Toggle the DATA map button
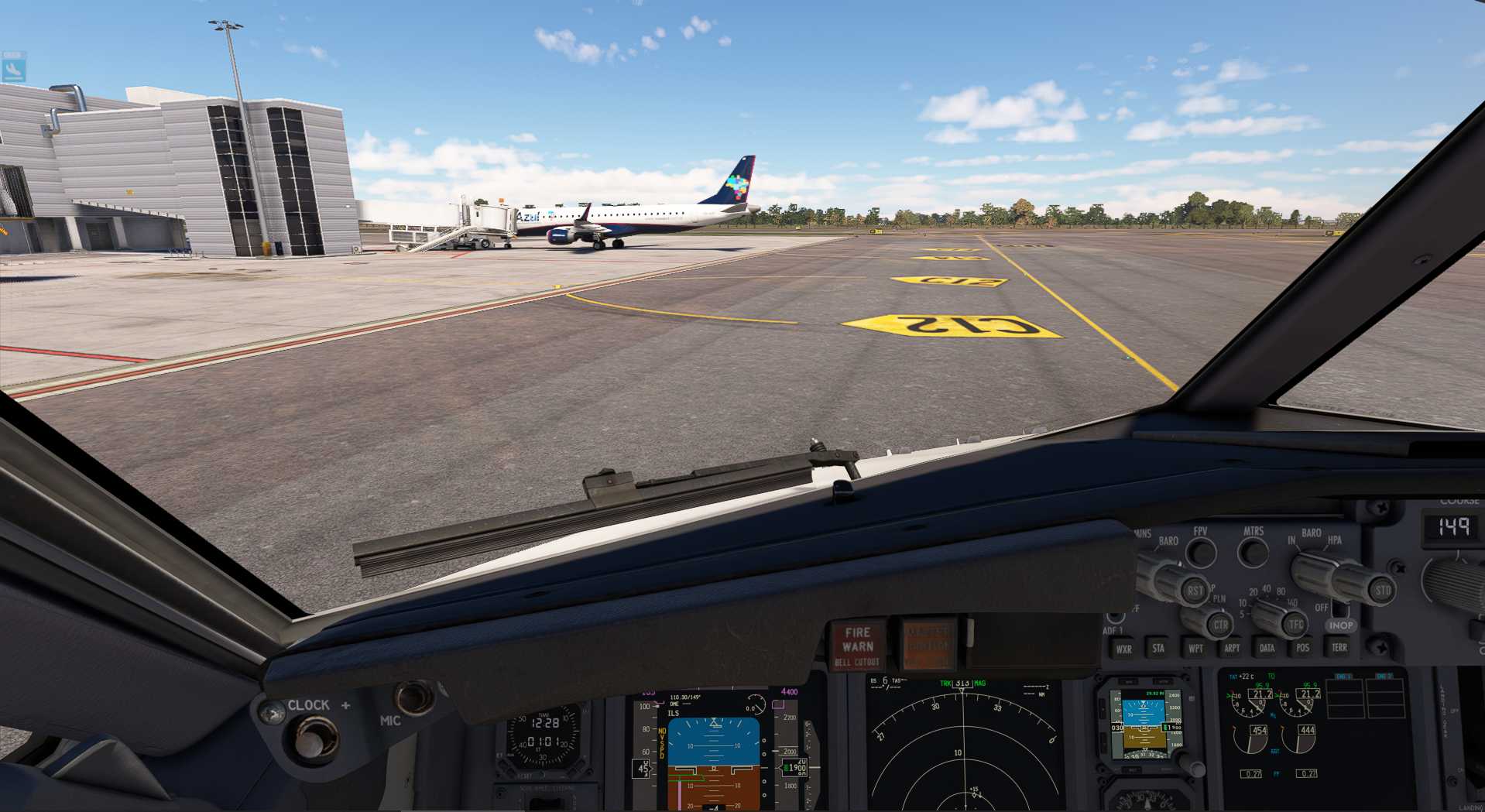 [x=1267, y=648]
